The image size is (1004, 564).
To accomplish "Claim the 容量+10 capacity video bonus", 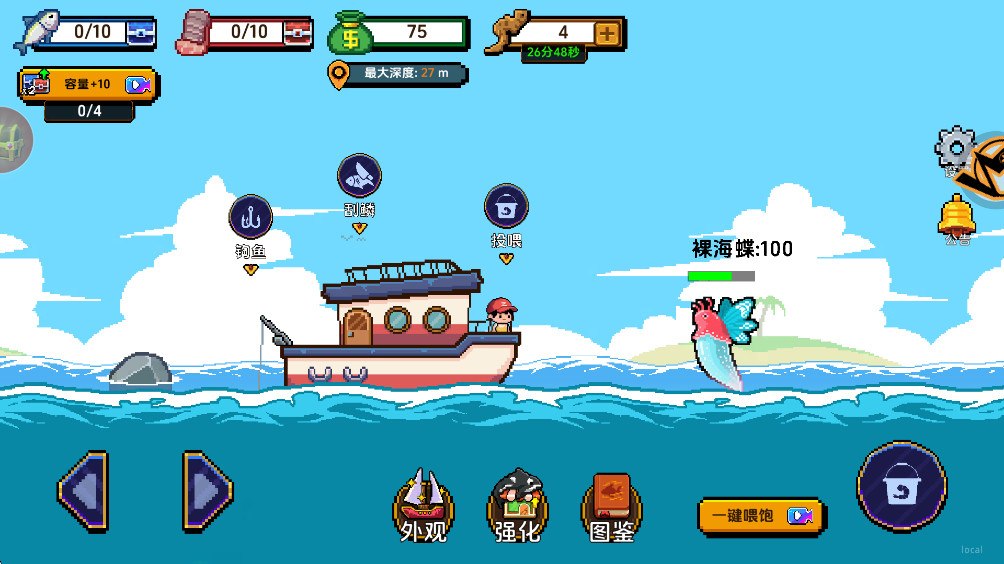I will [88, 84].
